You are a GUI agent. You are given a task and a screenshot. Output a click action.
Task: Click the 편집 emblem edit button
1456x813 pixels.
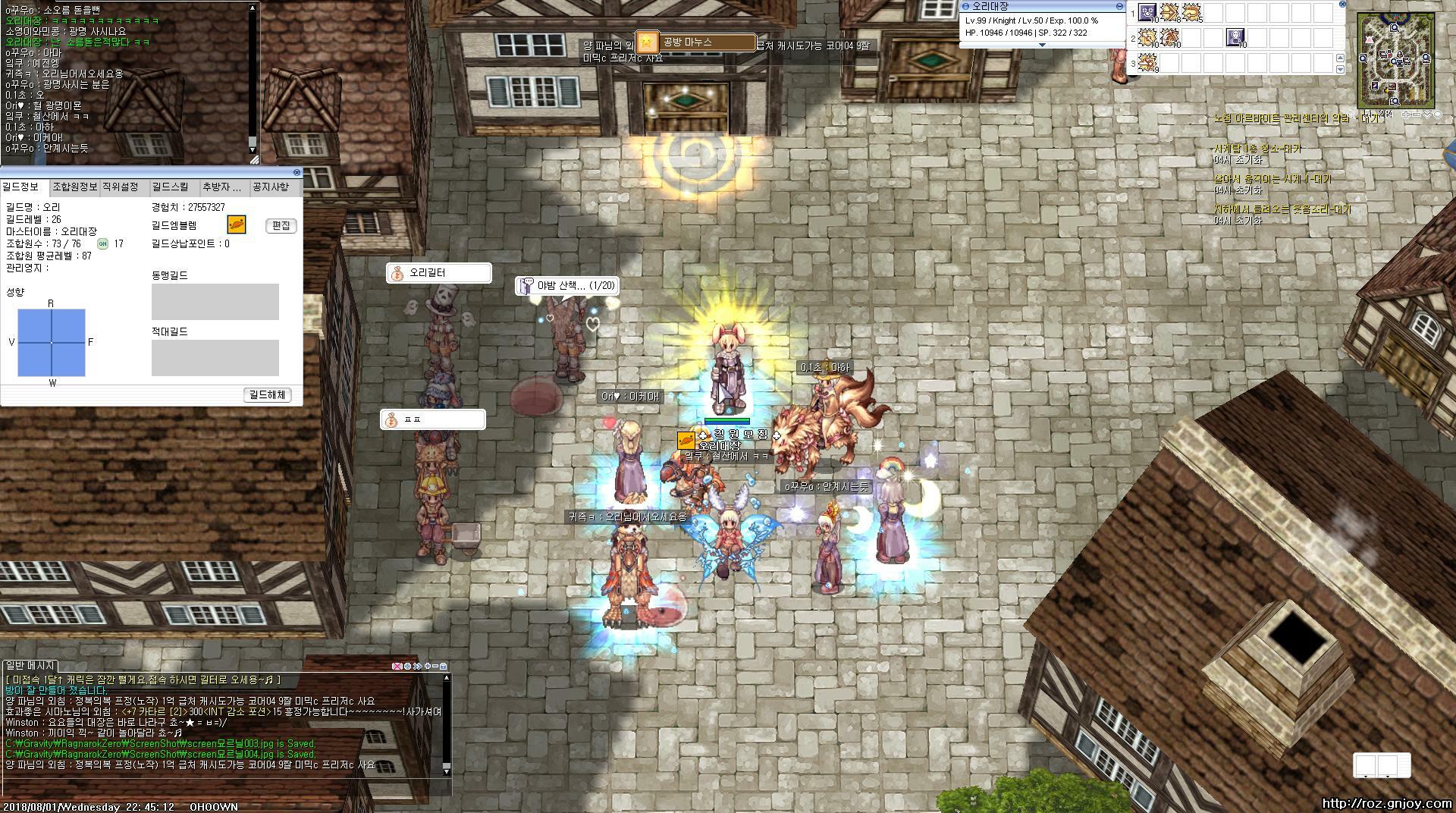point(281,226)
